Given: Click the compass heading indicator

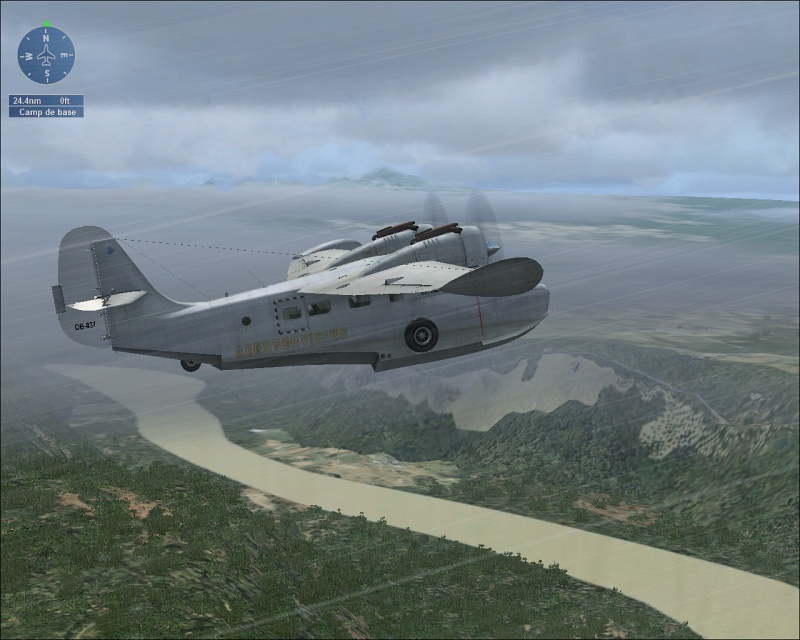Looking at the screenshot, I should [46, 55].
